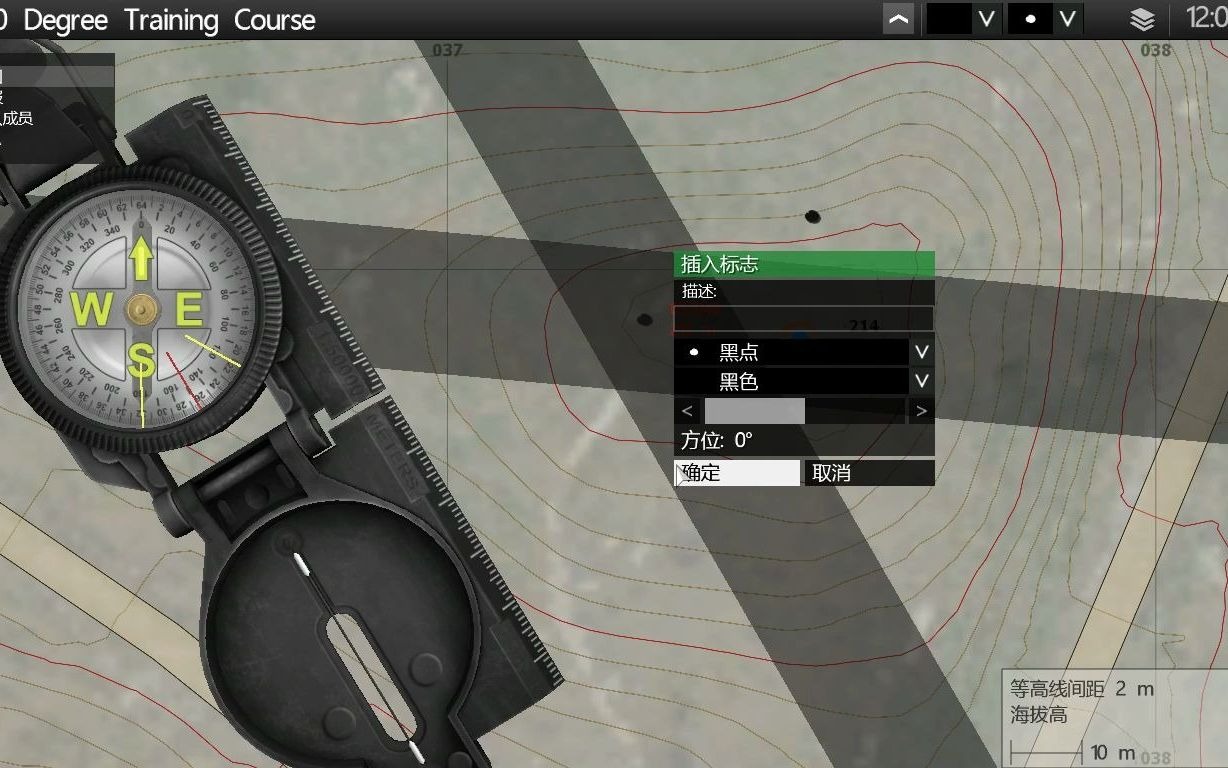The width and height of the screenshot is (1228, 768).
Task: Click the right arrow of the direction slider
Action: click(920, 411)
